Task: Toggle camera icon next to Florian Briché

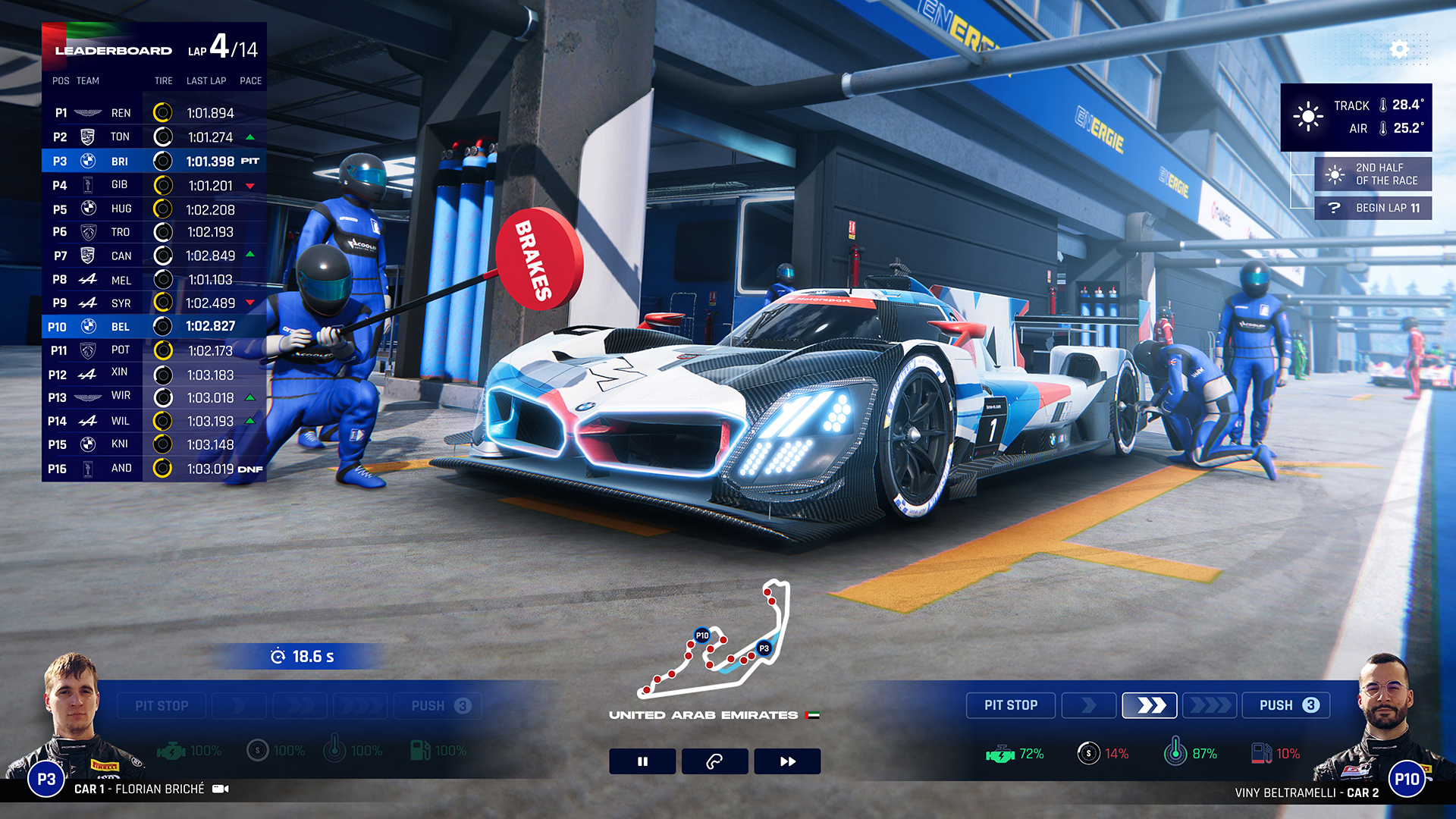Action: pyautogui.click(x=221, y=789)
